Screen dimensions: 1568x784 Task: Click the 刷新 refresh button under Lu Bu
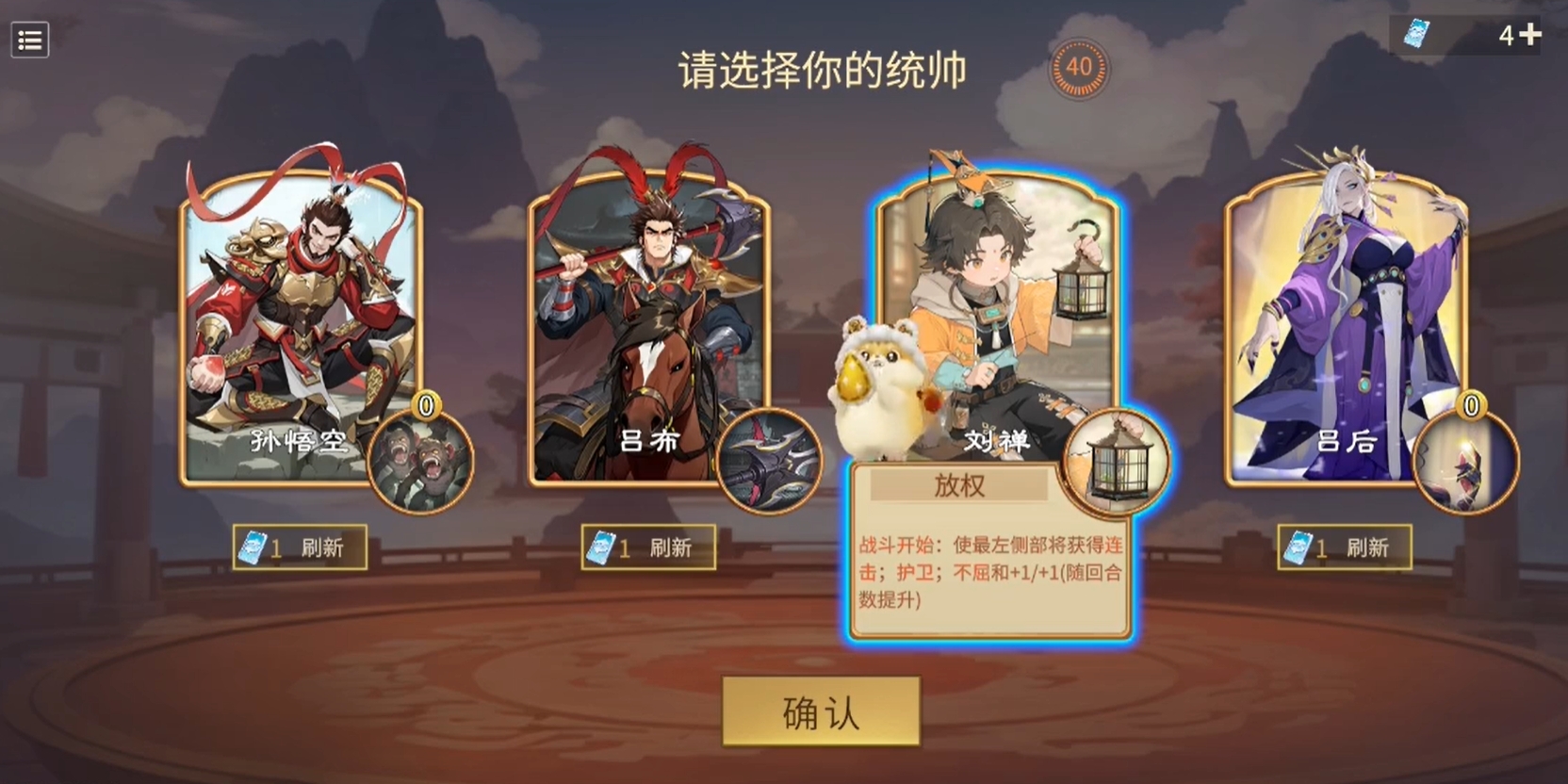point(671,547)
